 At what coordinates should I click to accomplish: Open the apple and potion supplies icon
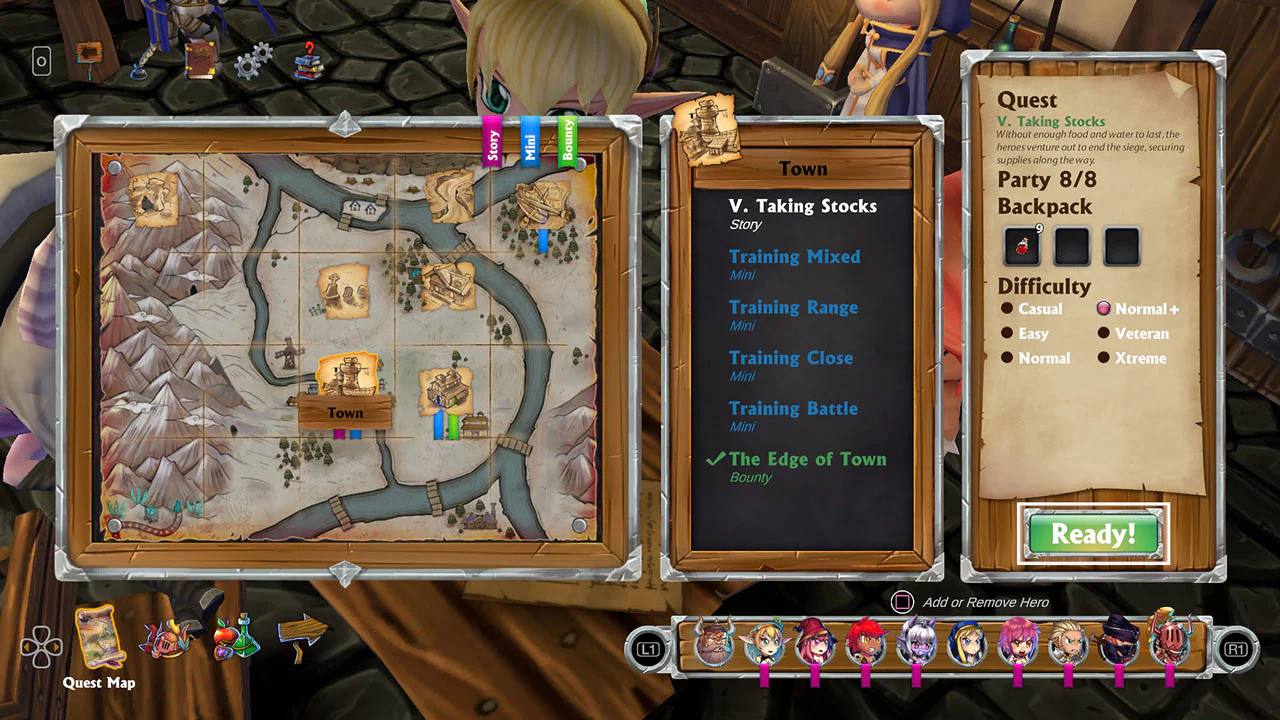pyautogui.click(x=235, y=640)
